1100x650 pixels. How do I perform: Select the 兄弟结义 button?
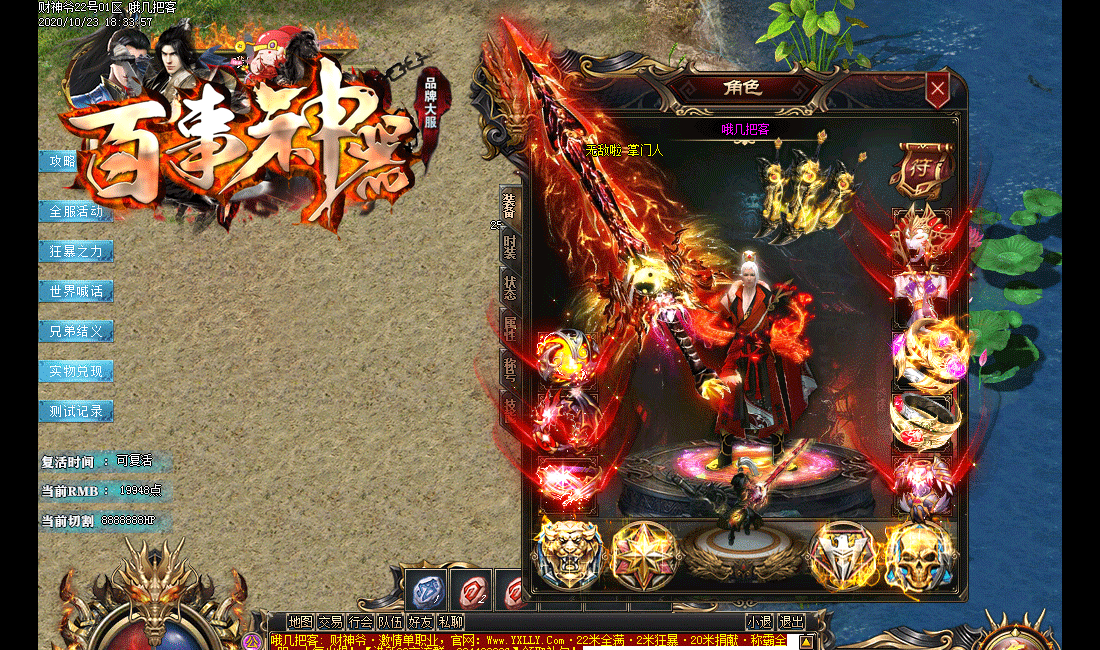coord(76,331)
